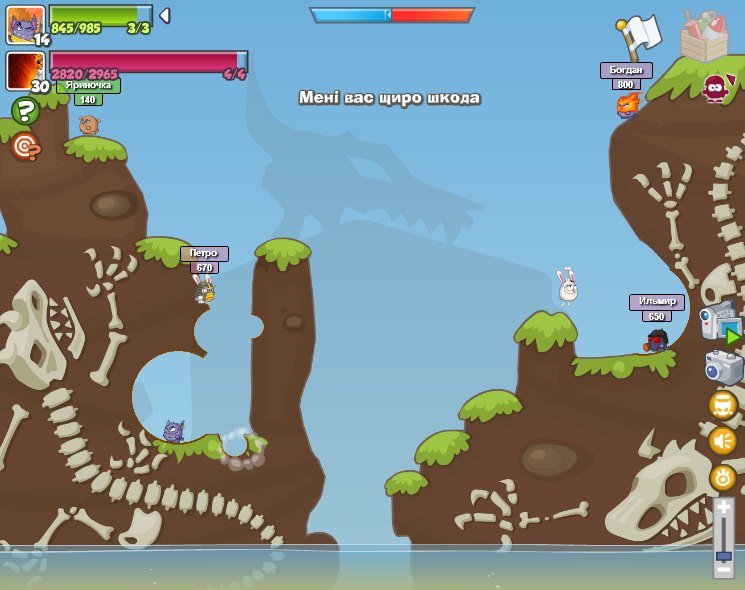Take a screenshot with the photo camera
Image resolution: width=745 pixels, height=590 pixels.
(723, 367)
